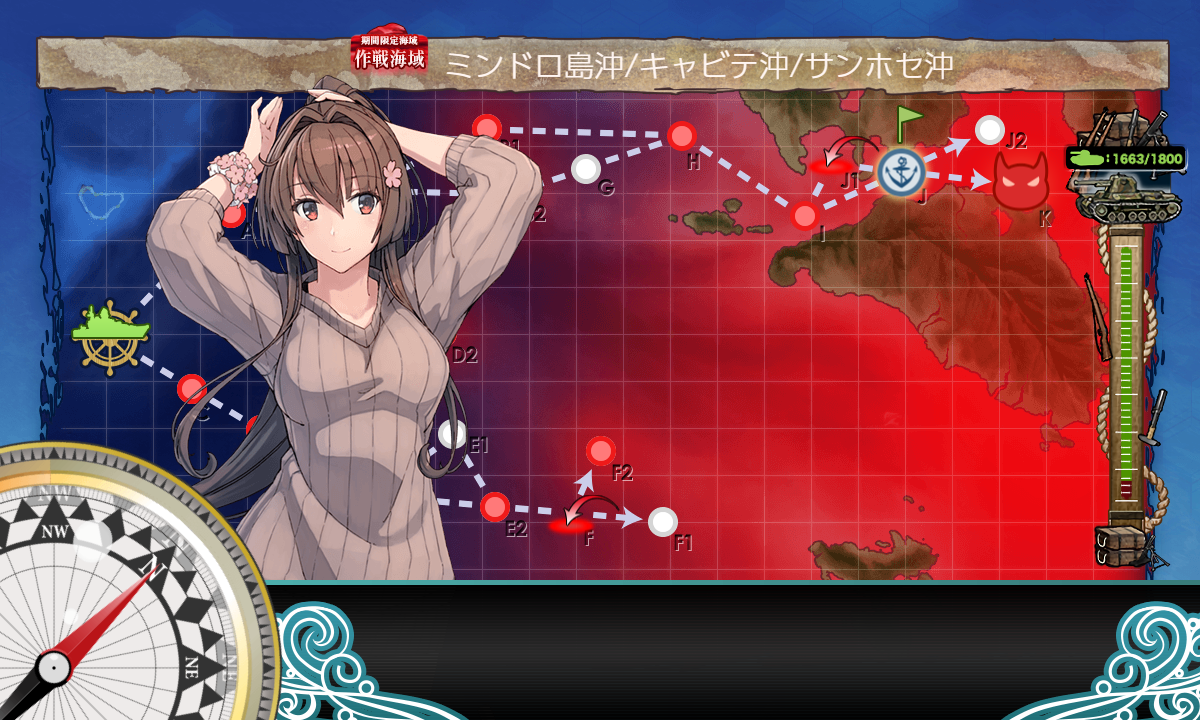This screenshot has height=720, width=1200.
Task: Select white map node J2
Action: point(989,130)
